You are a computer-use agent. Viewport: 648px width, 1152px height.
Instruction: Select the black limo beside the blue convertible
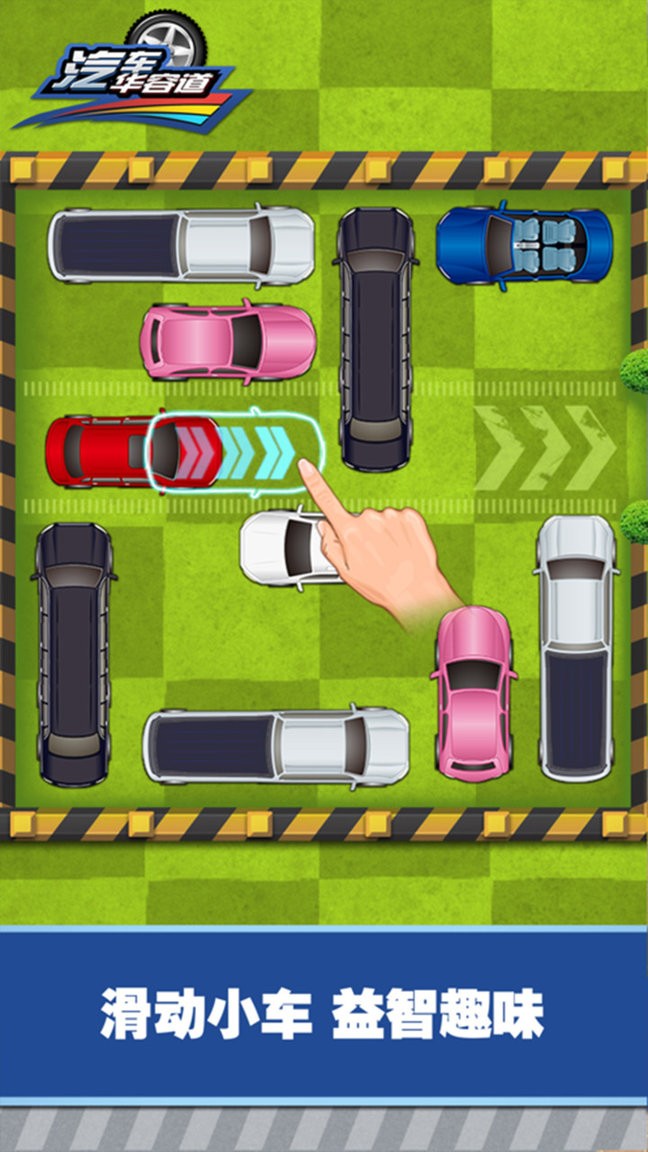(376, 338)
